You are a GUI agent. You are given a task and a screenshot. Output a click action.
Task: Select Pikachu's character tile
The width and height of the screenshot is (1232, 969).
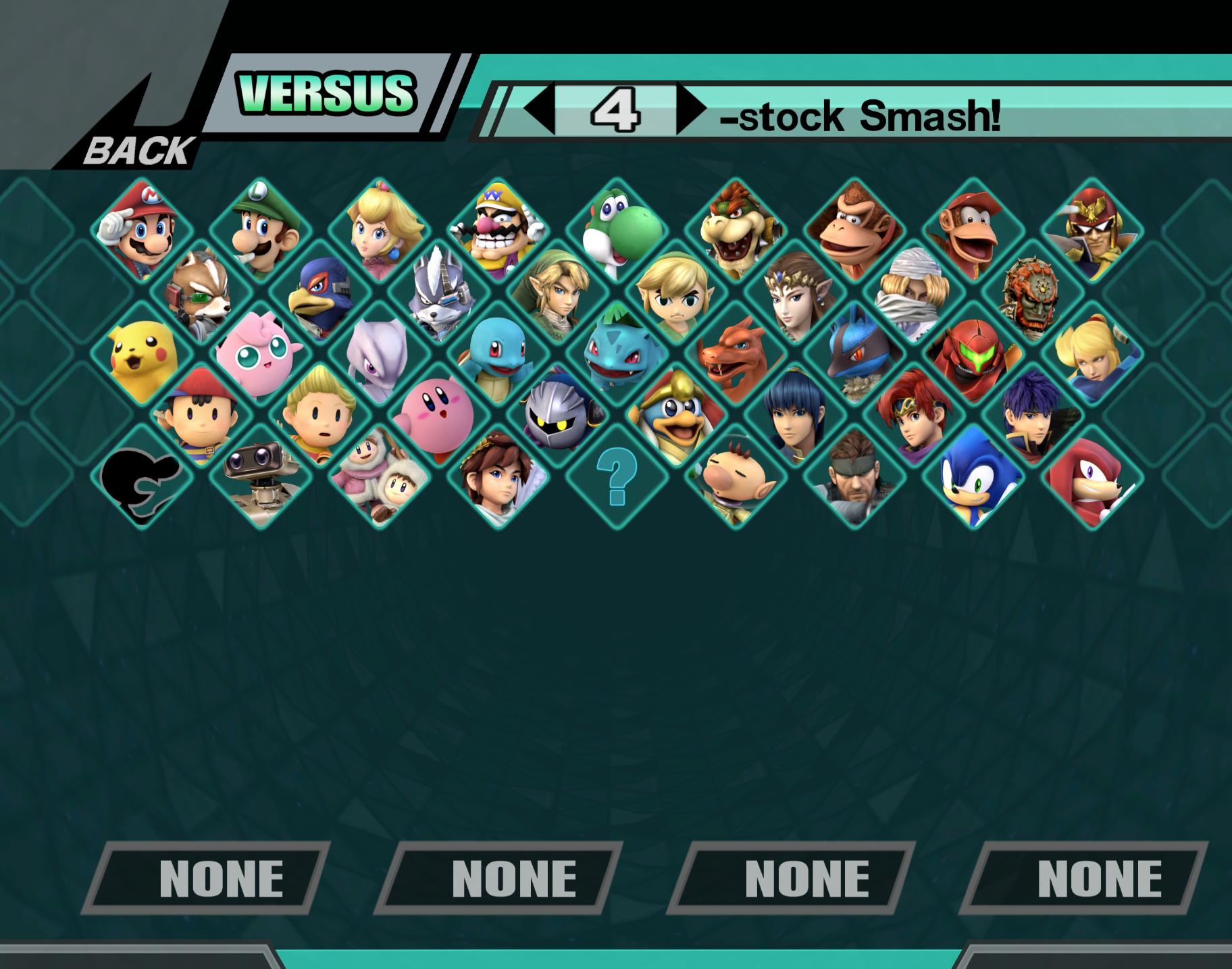142,353
